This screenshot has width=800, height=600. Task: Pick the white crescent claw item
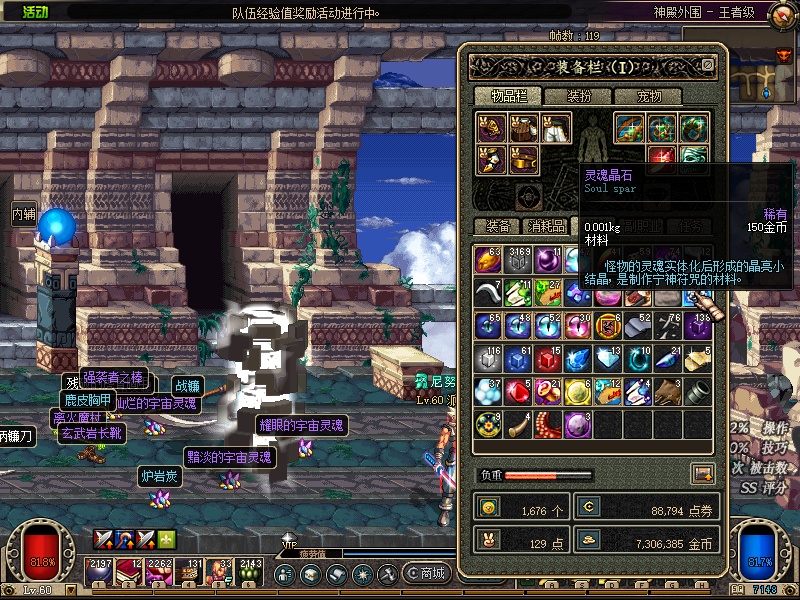tap(487, 292)
